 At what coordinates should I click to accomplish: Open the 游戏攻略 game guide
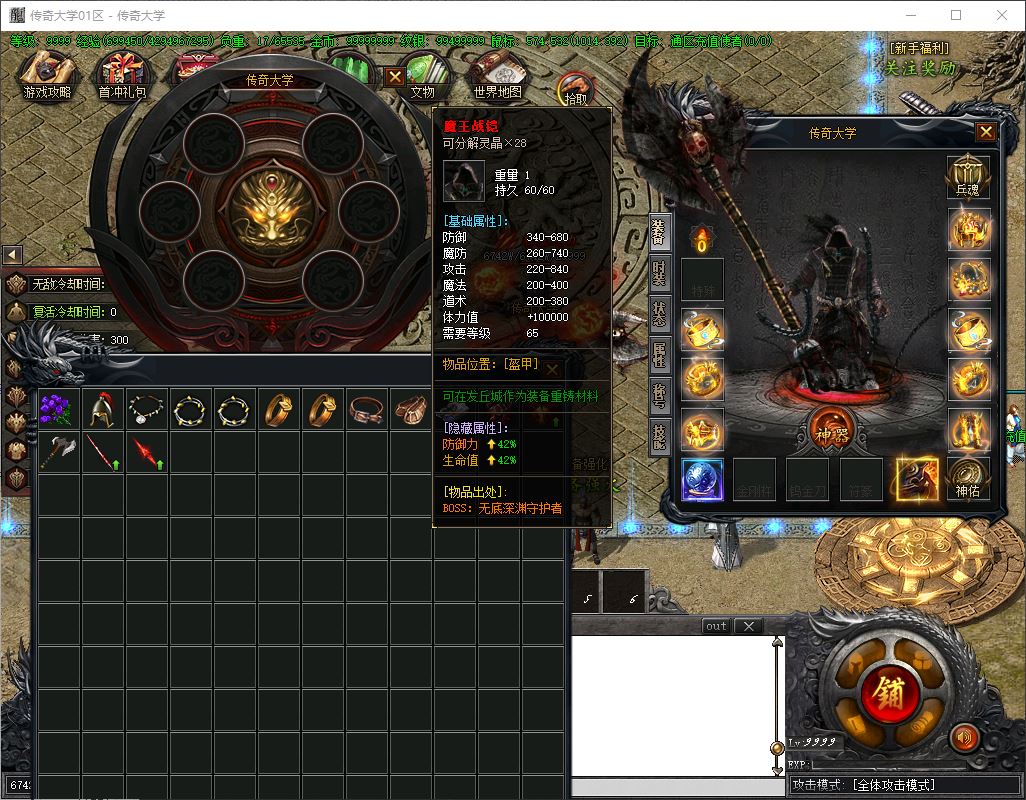pos(47,74)
